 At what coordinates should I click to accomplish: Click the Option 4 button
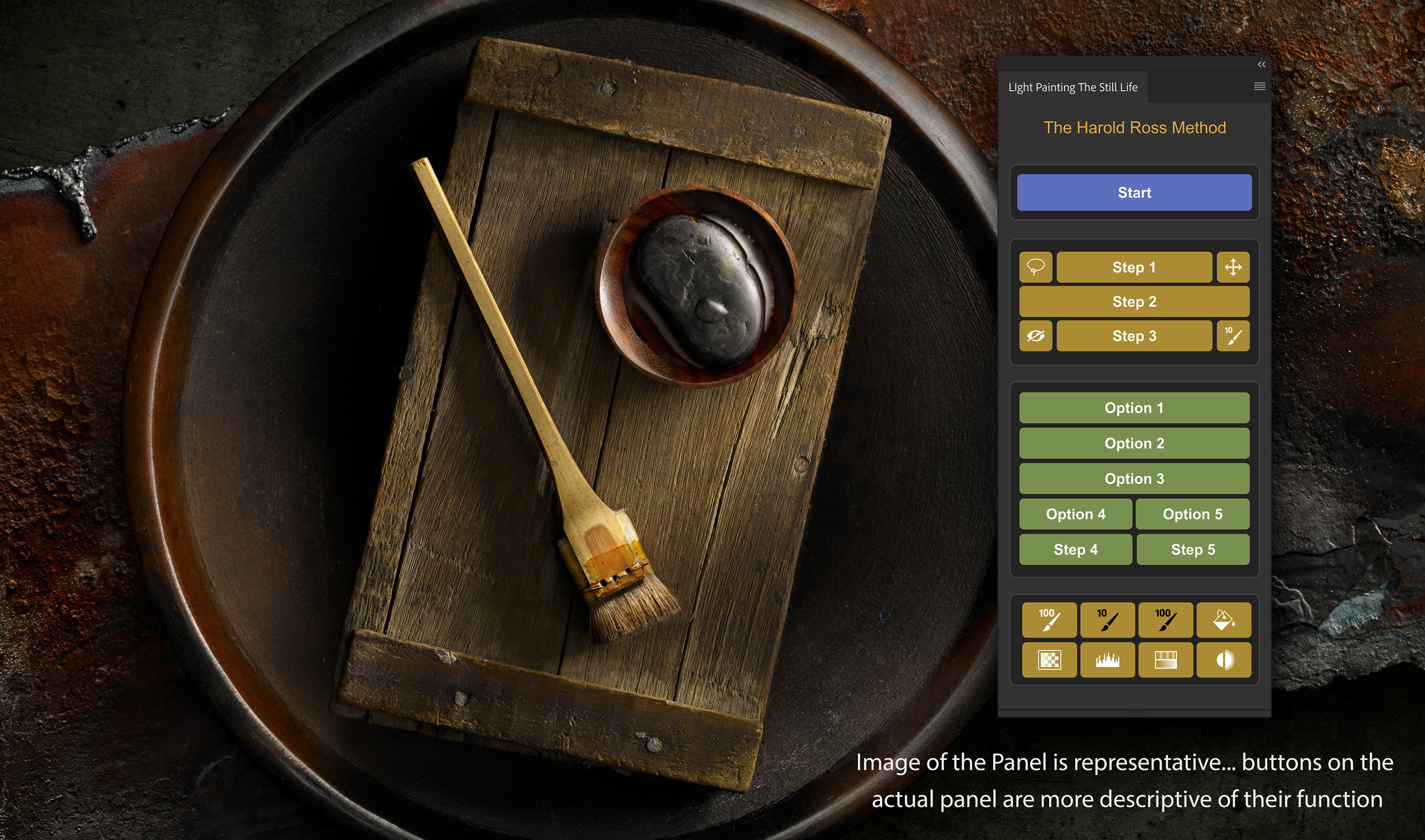(1075, 514)
